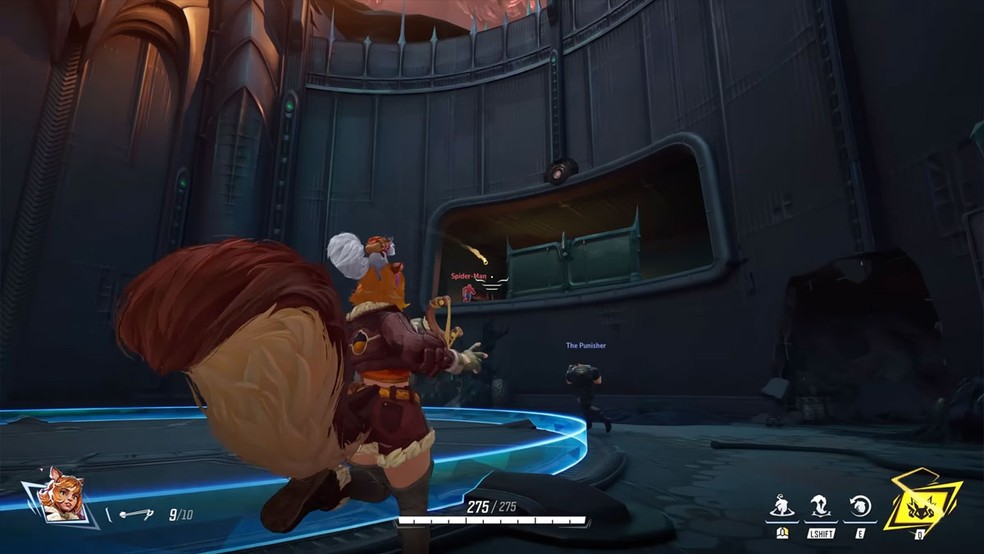
Task: Select the slingshot weapon icon
Action: (134, 515)
